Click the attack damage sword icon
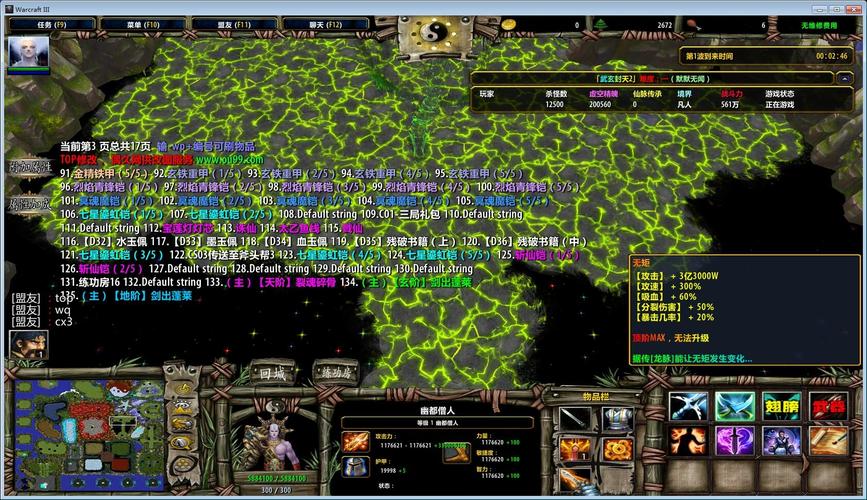 point(355,441)
